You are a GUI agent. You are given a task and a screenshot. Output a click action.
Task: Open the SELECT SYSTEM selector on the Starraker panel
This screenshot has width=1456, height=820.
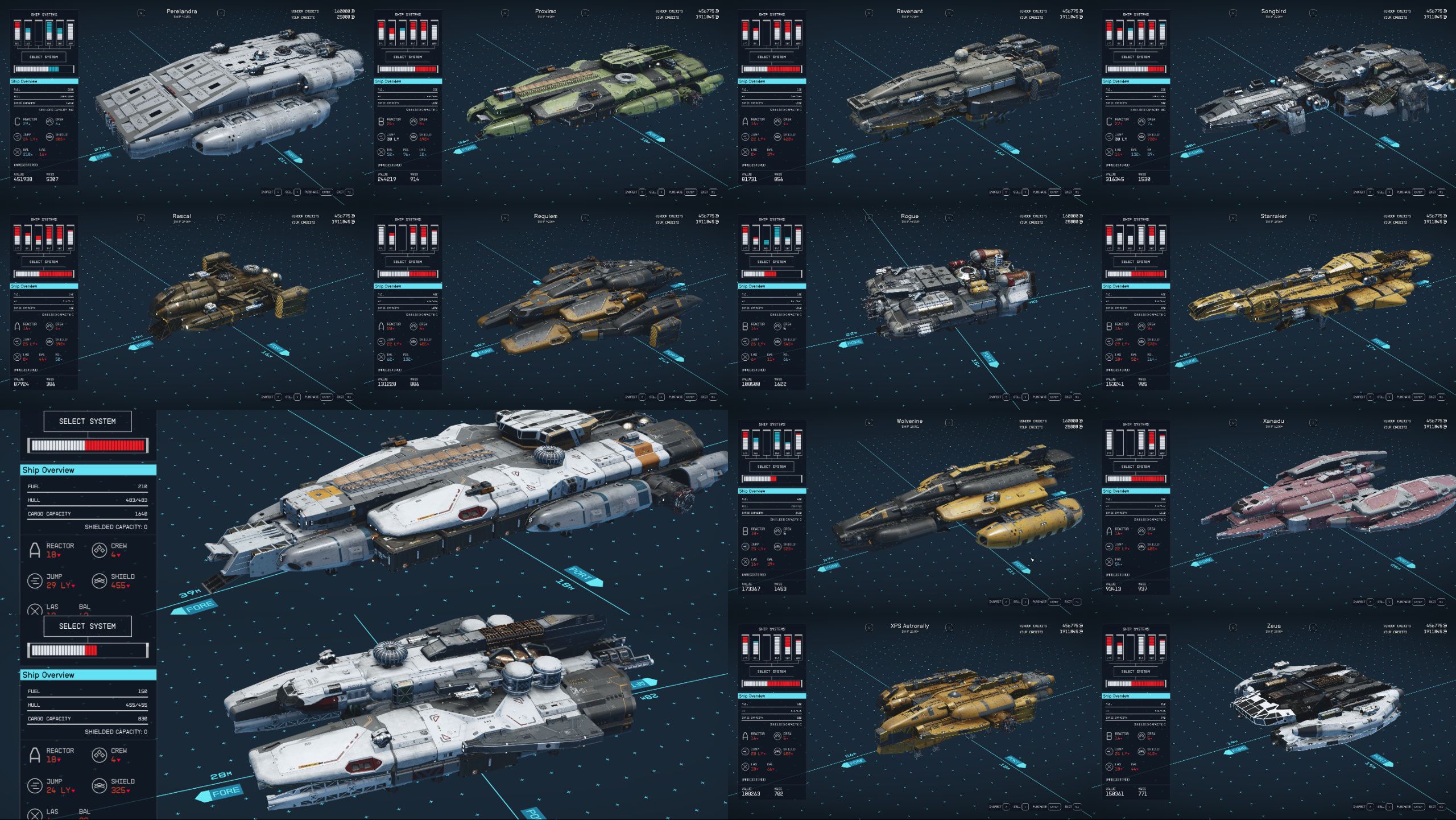pos(1136,261)
